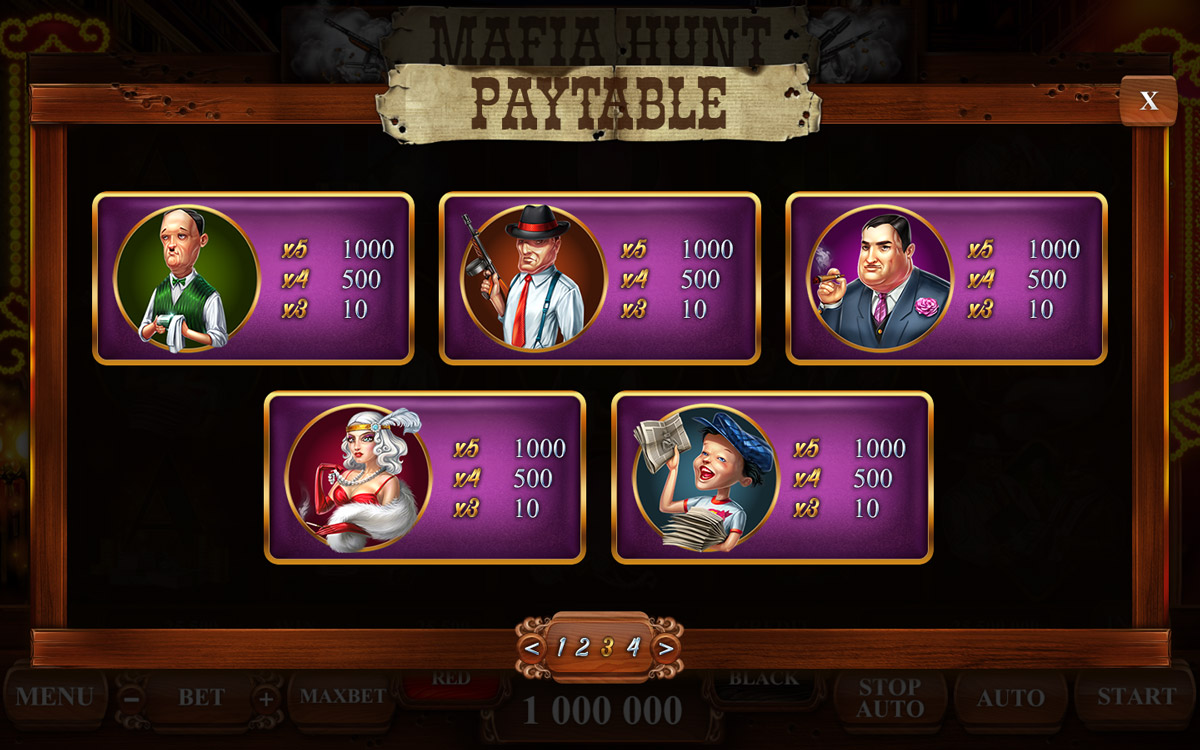Decrease the bet with minus button

pos(132,699)
